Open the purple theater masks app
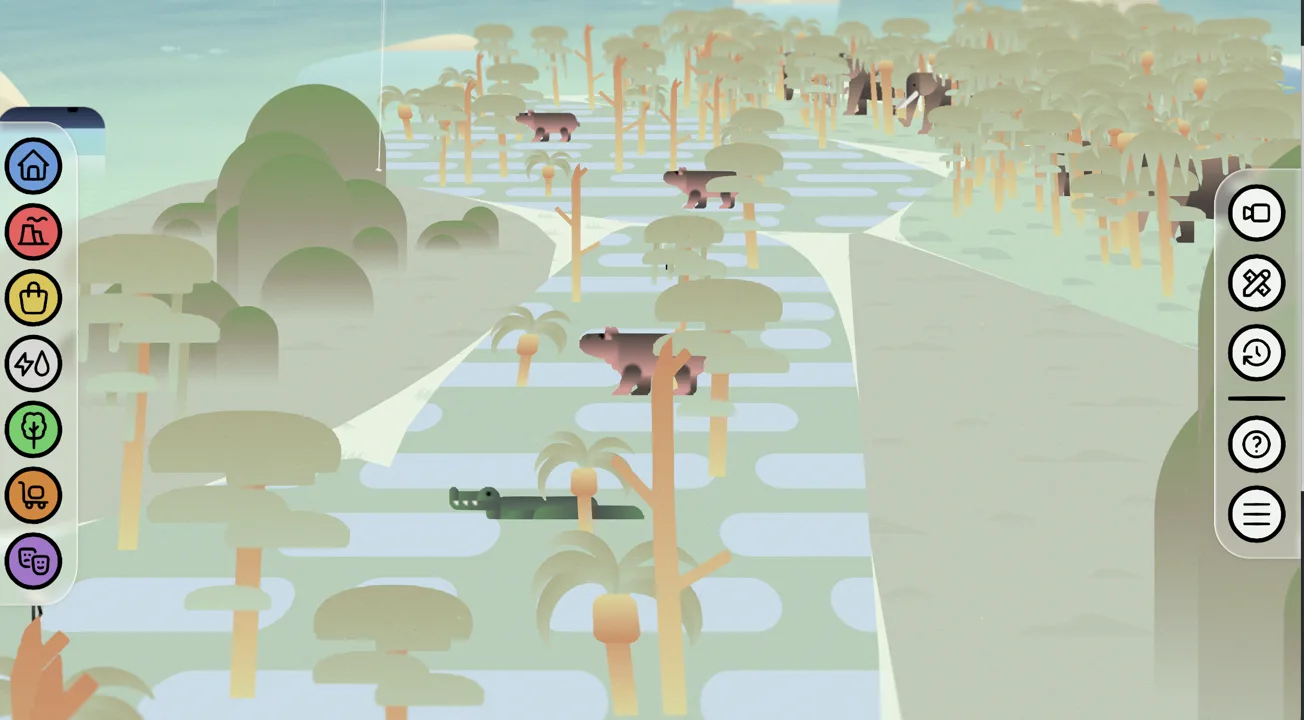Viewport: 1304px width, 720px height. 34,561
